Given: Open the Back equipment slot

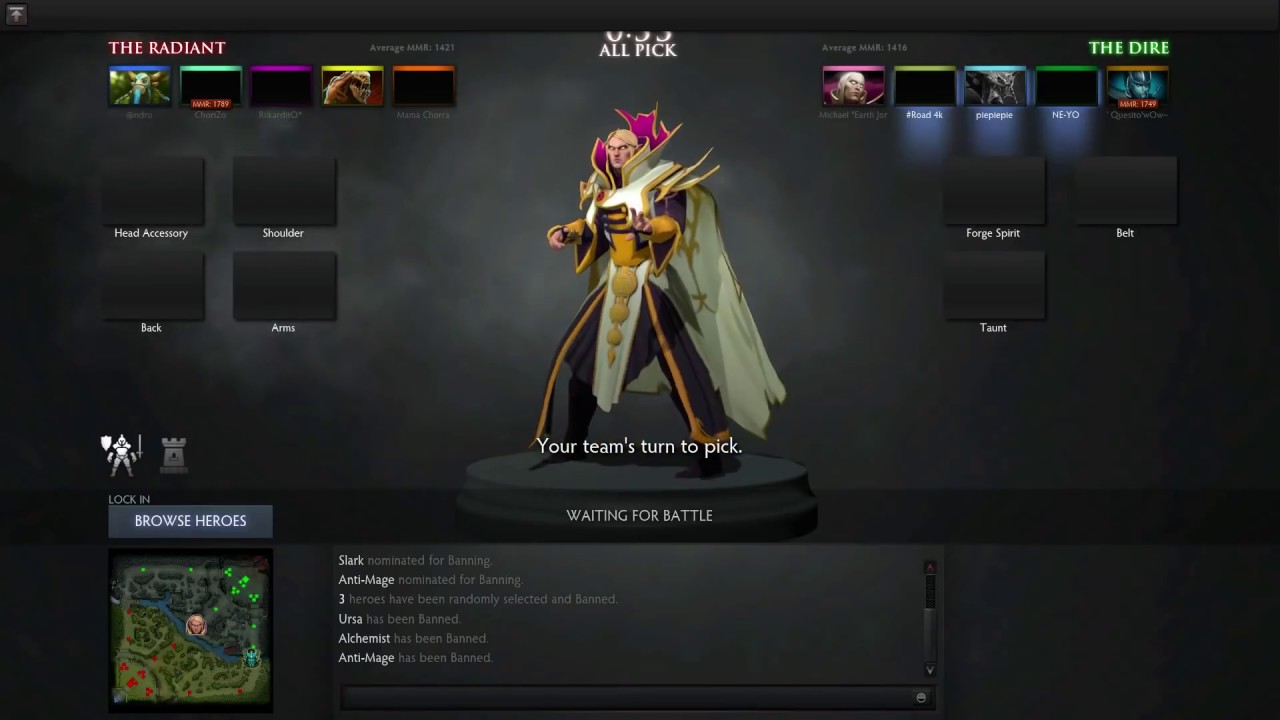Looking at the screenshot, I should click(x=151, y=285).
